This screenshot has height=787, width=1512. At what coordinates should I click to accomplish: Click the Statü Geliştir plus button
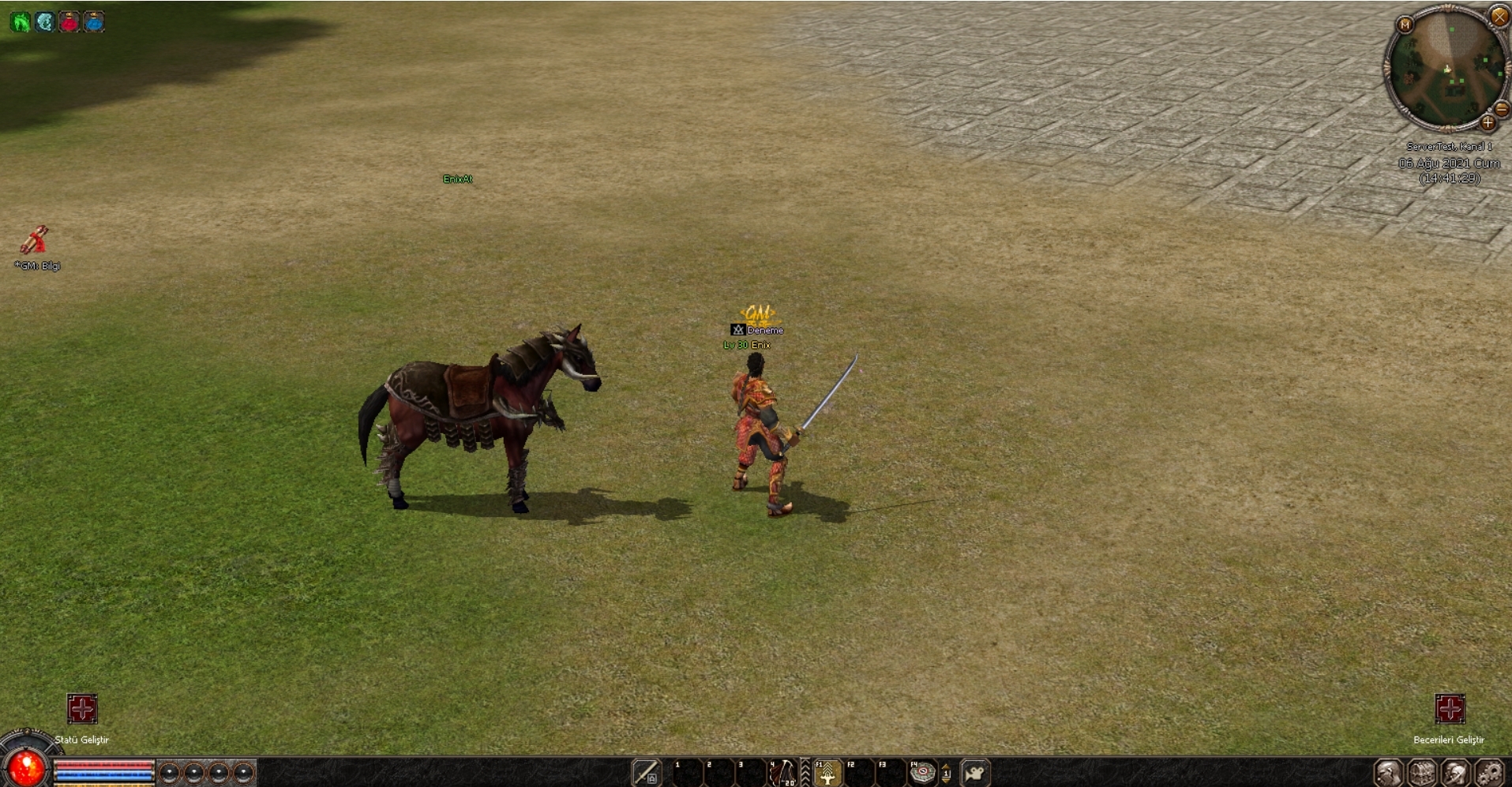(82, 709)
